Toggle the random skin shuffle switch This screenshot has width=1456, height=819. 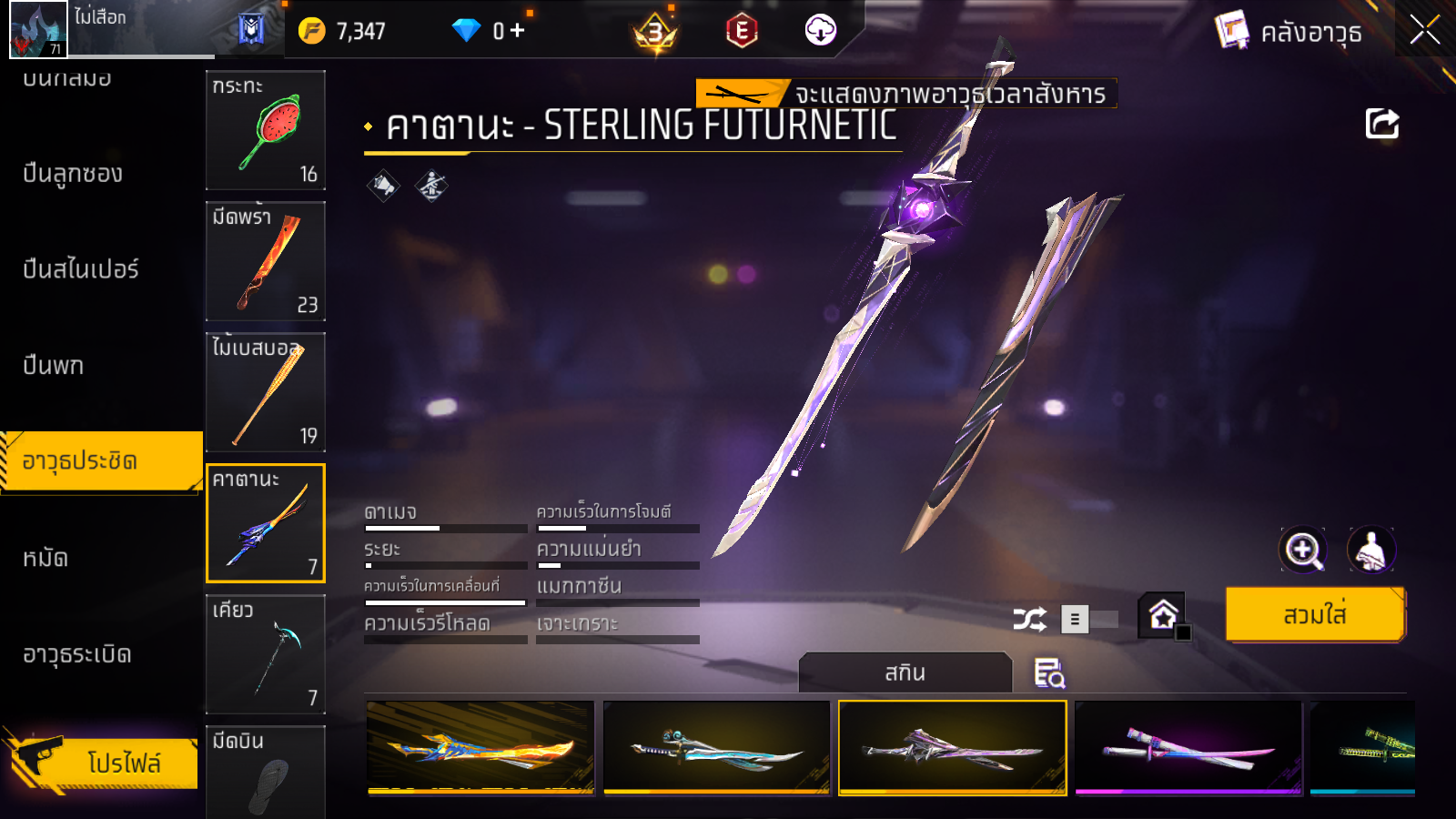[1088, 620]
